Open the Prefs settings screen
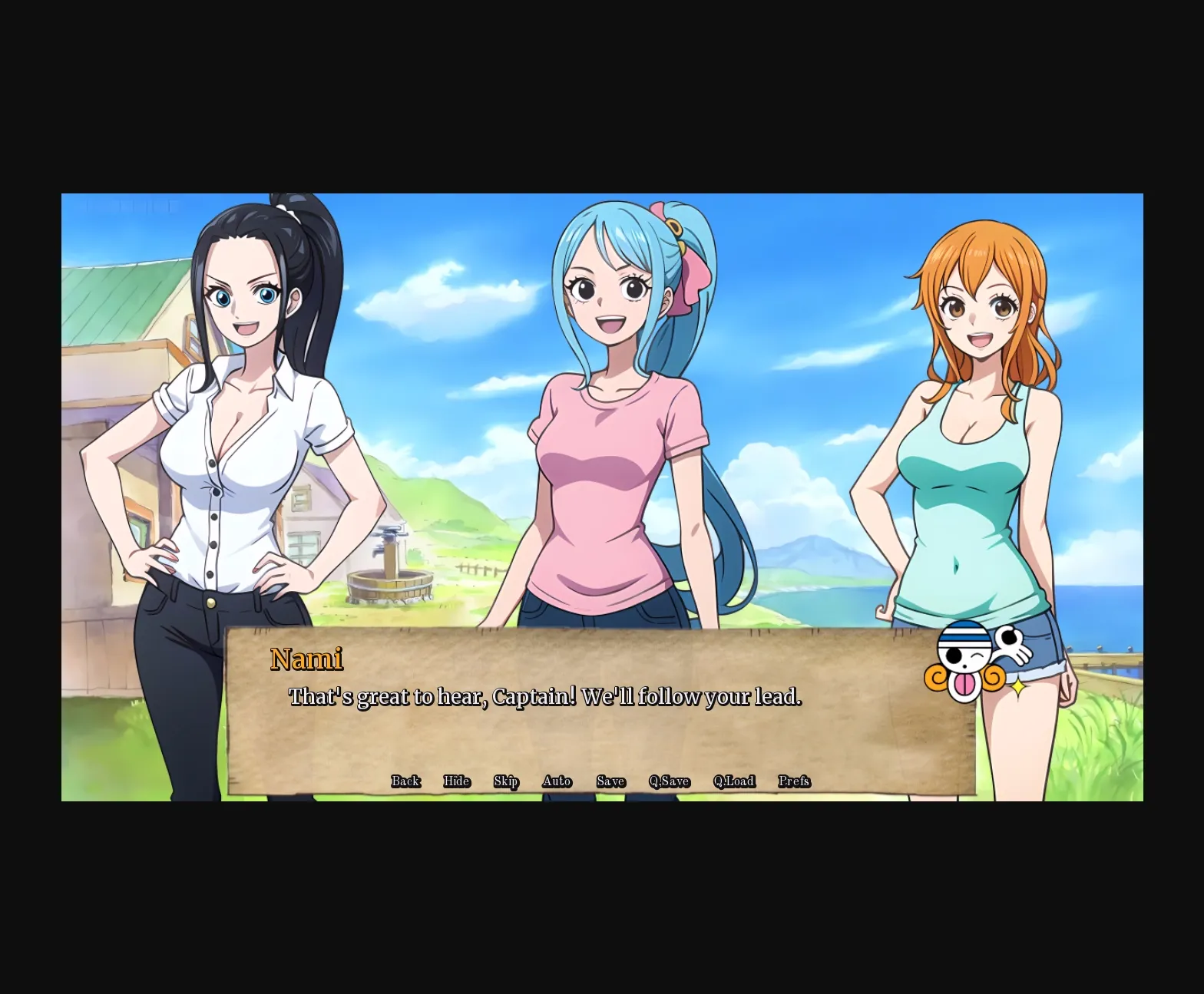The image size is (1204, 994). [x=794, y=781]
